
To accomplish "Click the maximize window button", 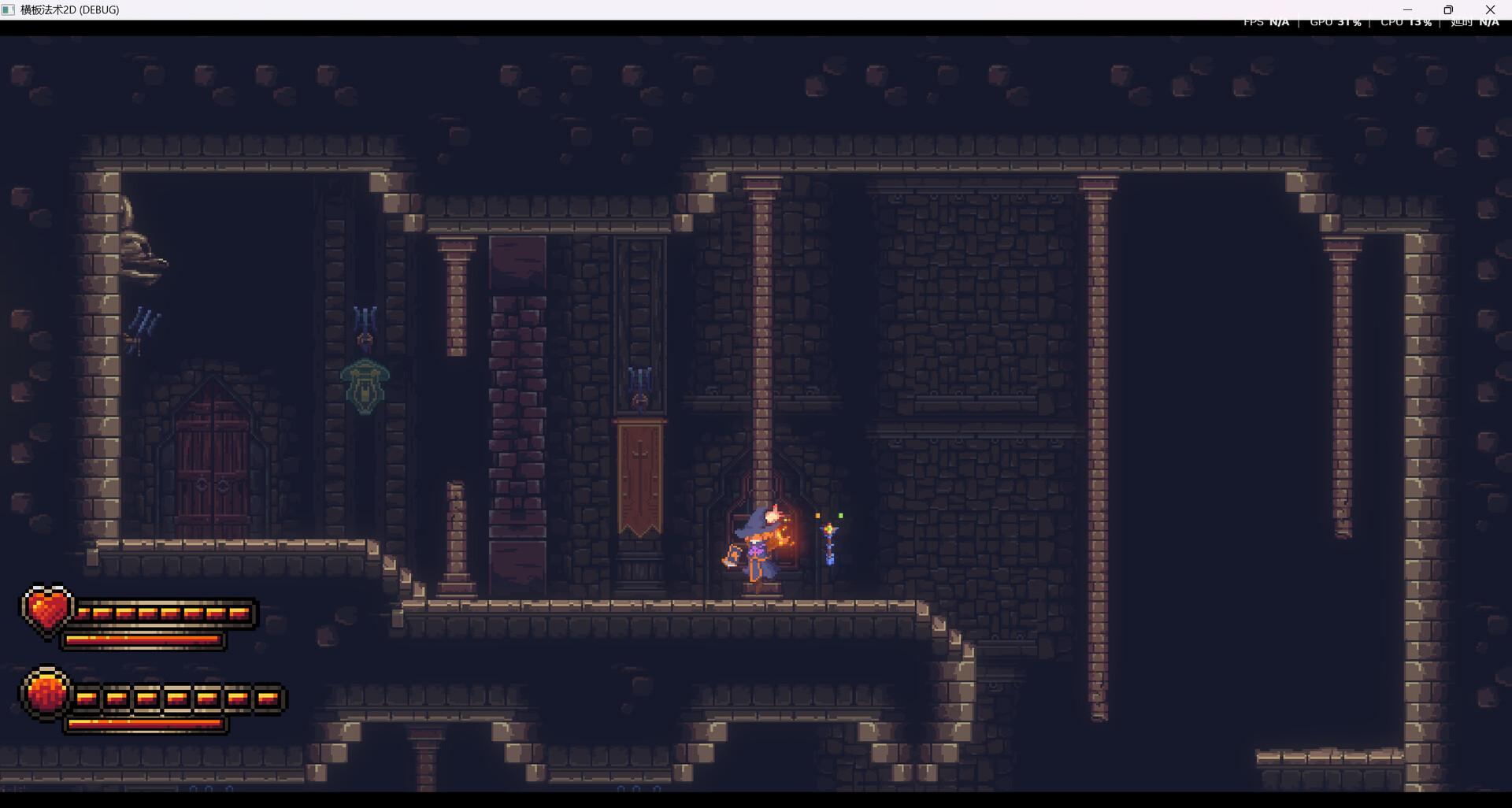I will (1448, 9).
